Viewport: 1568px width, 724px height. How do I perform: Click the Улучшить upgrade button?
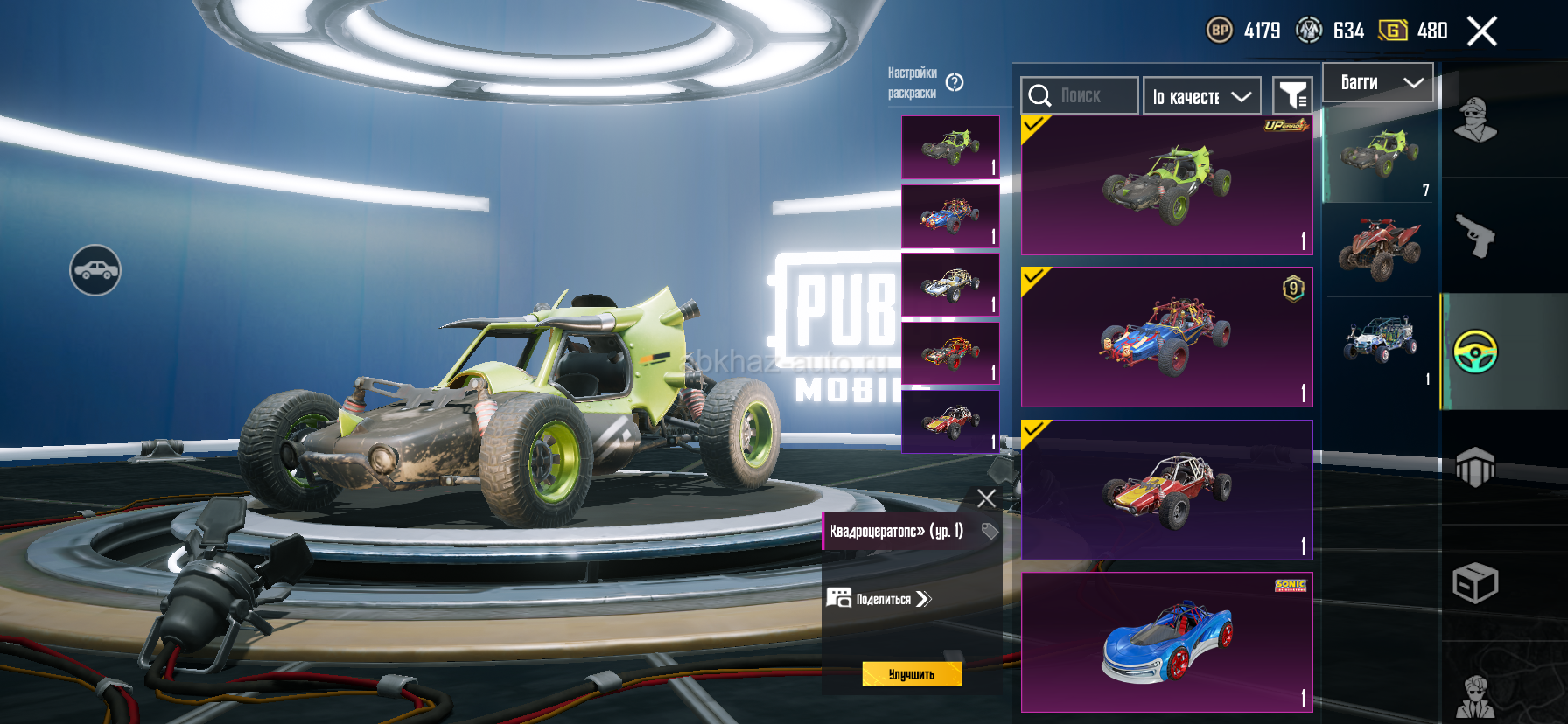pyautogui.click(x=911, y=674)
